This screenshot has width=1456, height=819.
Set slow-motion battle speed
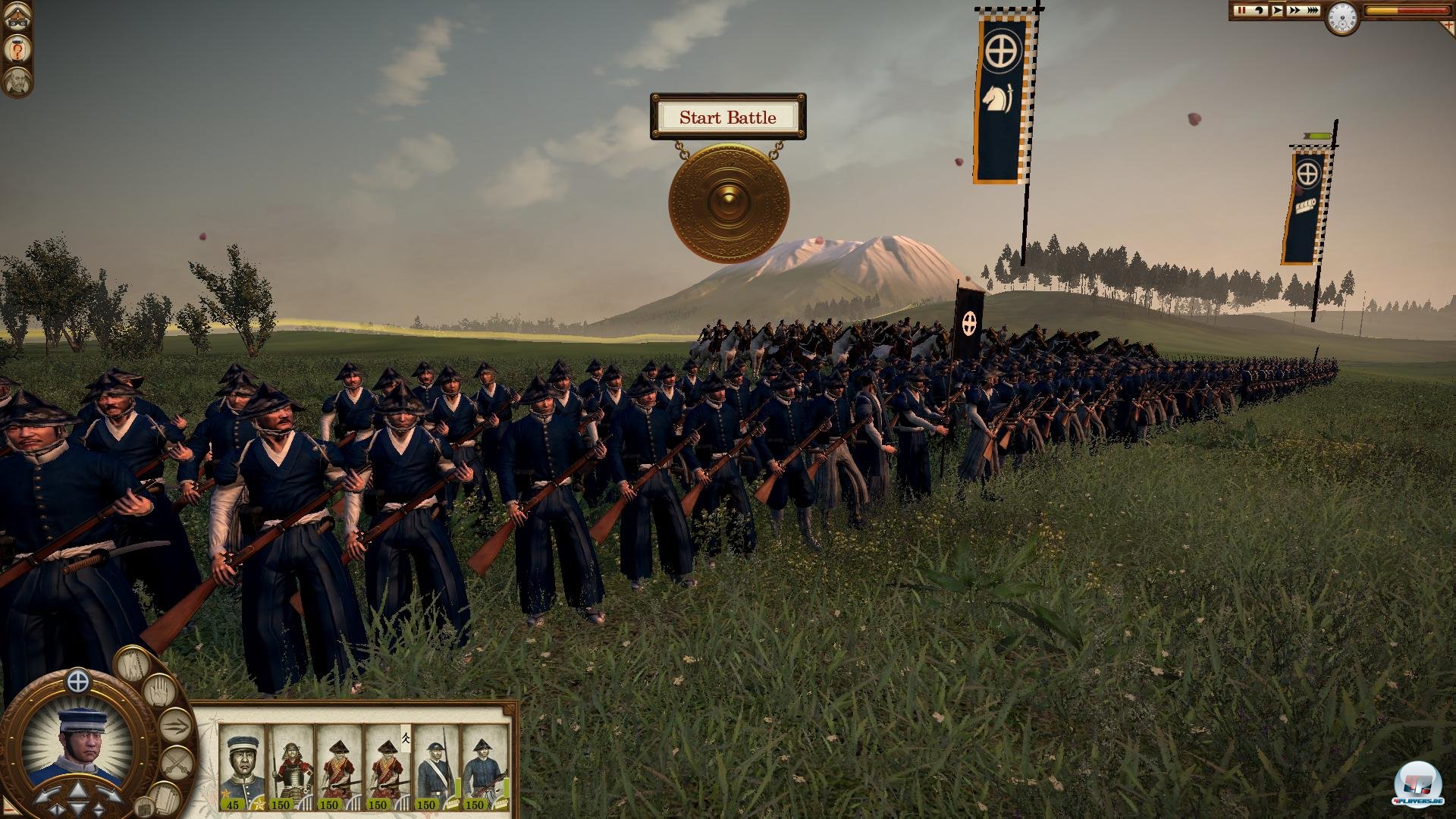(x=1259, y=11)
